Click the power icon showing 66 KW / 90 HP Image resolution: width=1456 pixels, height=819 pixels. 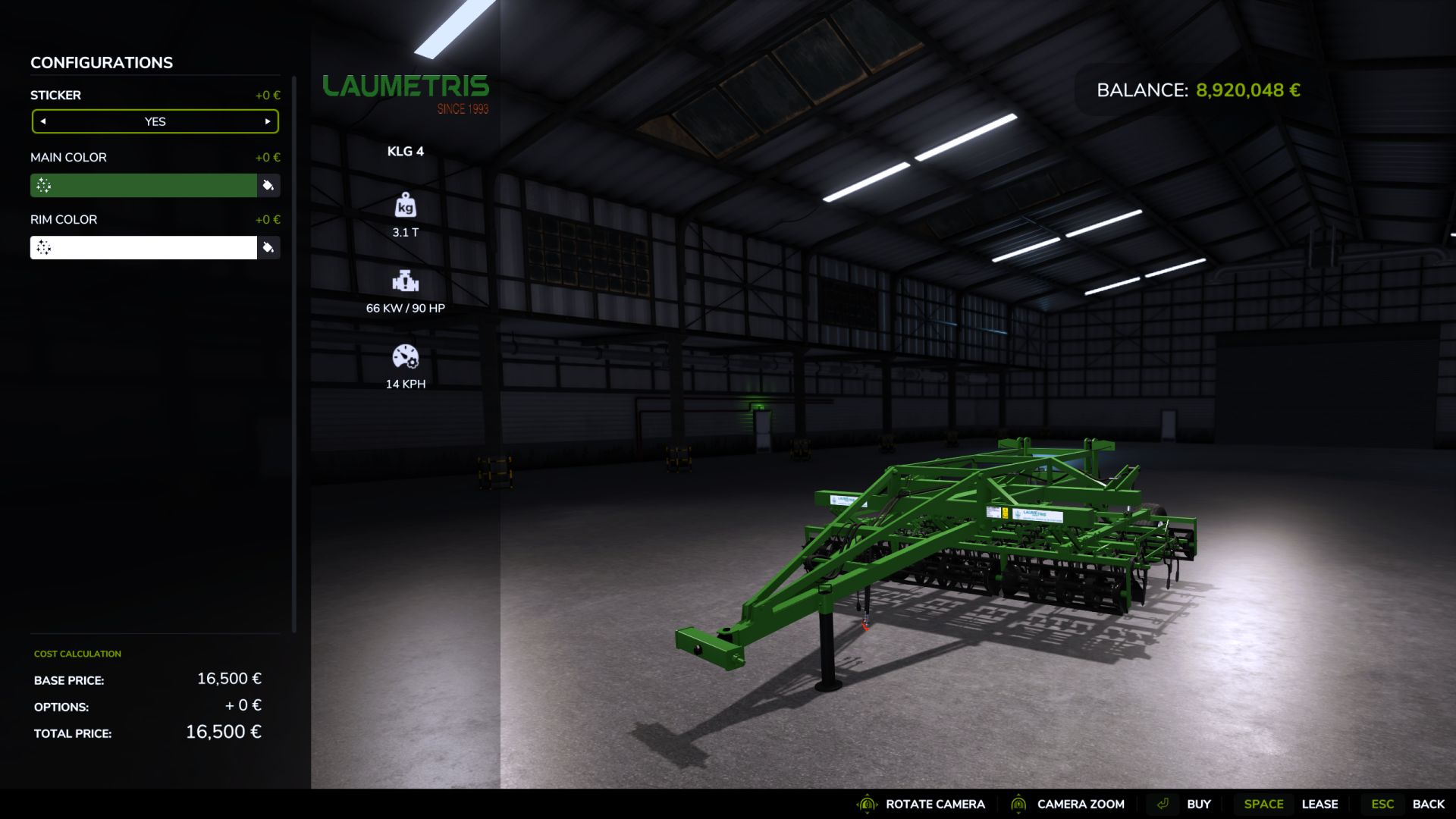coord(406,283)
